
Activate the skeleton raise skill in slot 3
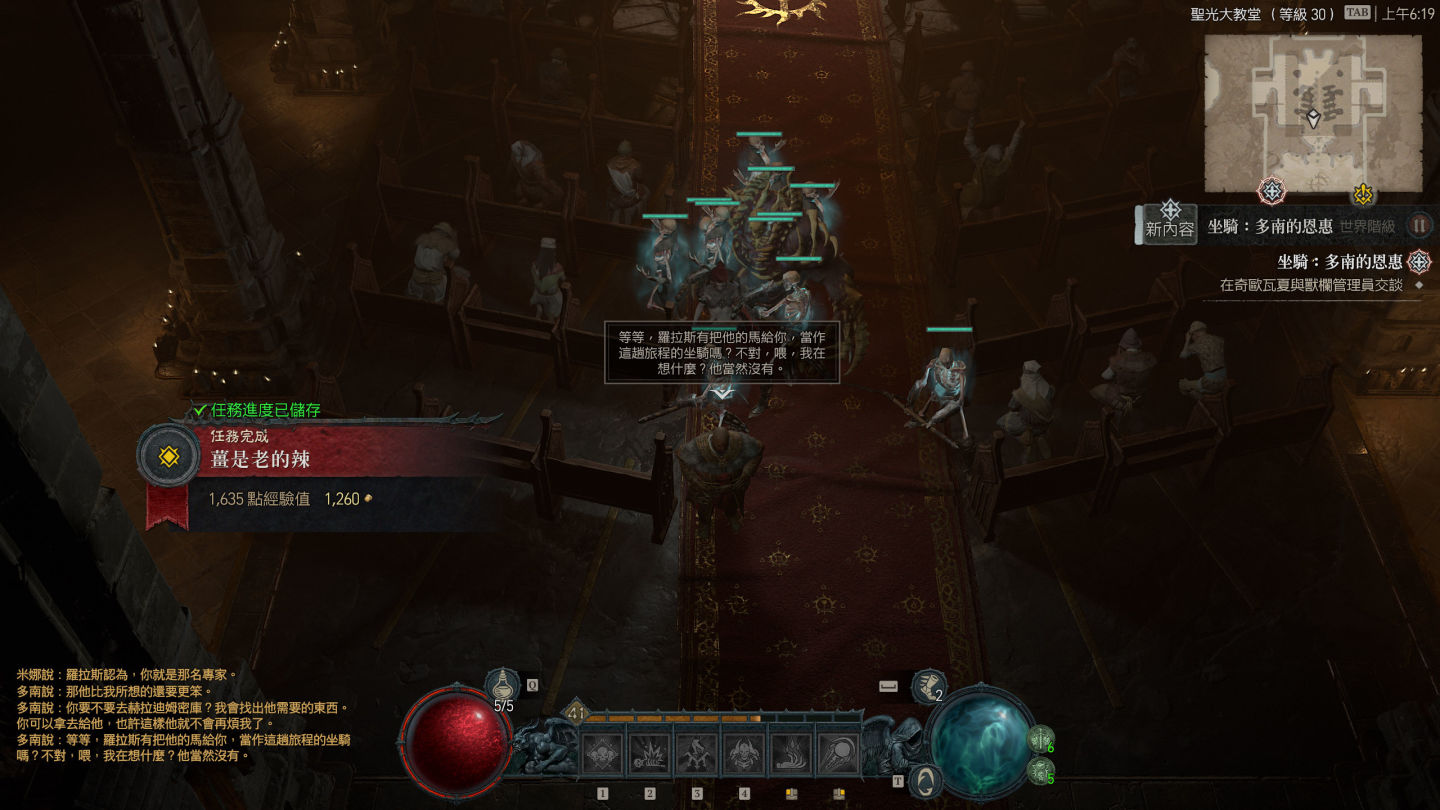pos(697,754)
